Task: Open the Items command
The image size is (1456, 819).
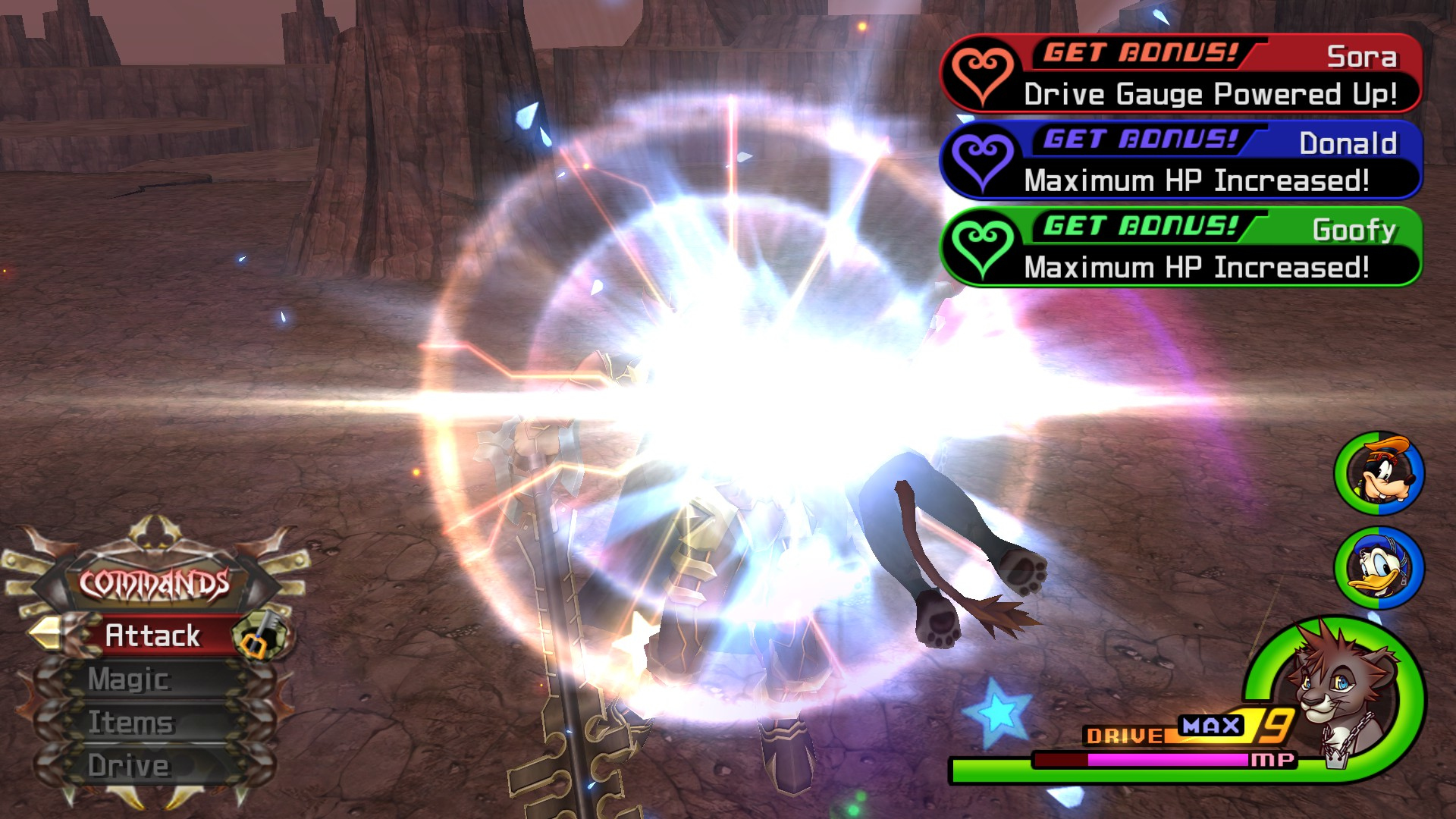Action: (130, 722)
